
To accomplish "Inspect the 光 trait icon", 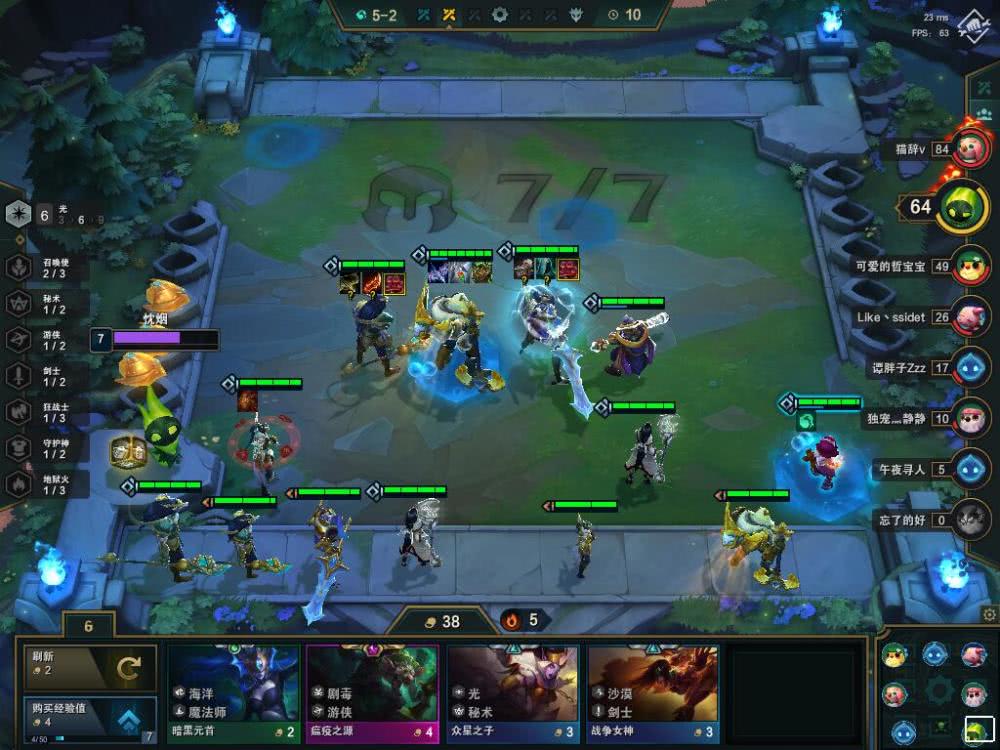I will 19,214.
